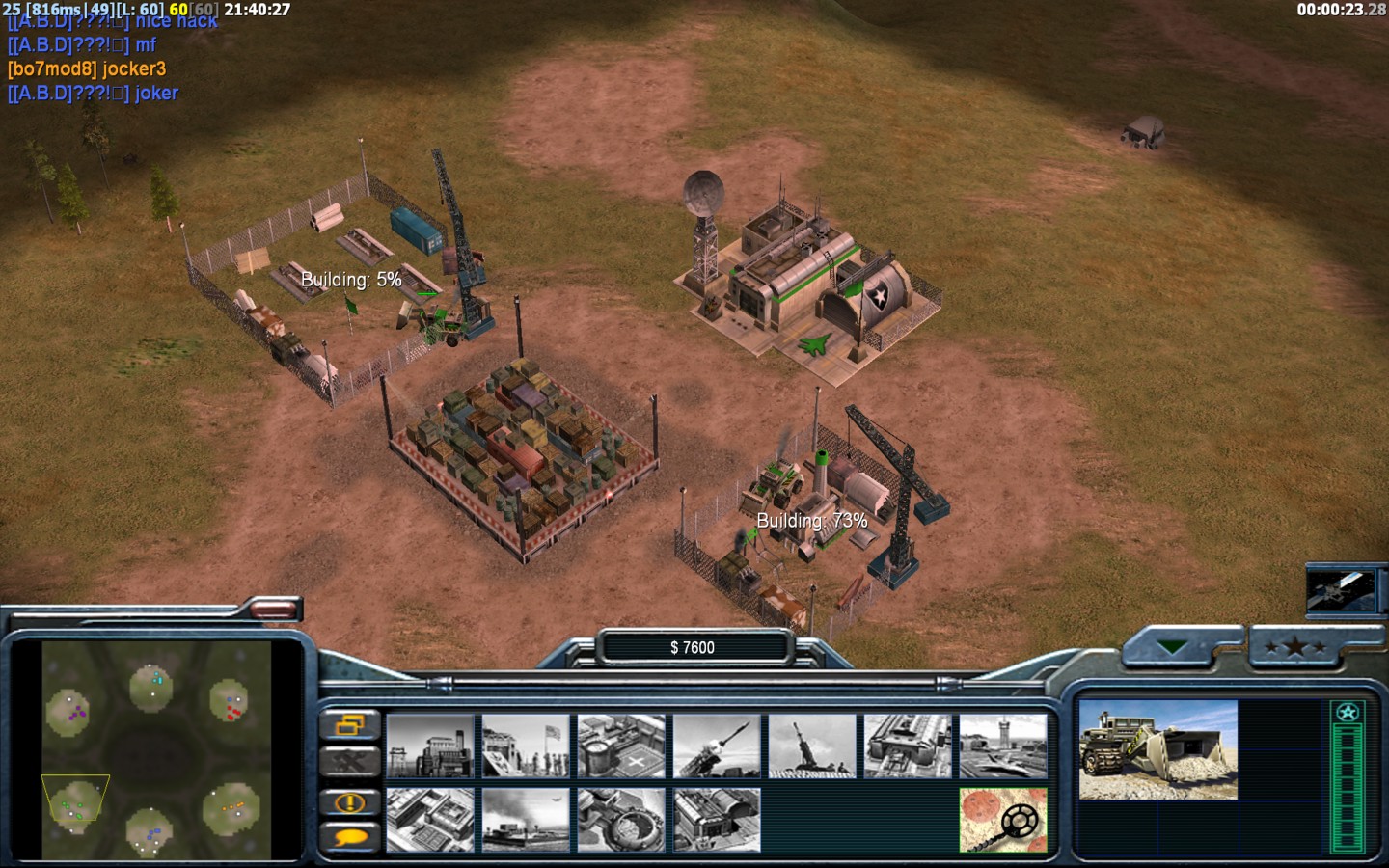The height and width of the screenshot is (868, 1389).
Task: Open the Generals powers three-star button
Action: [1295, 647]
